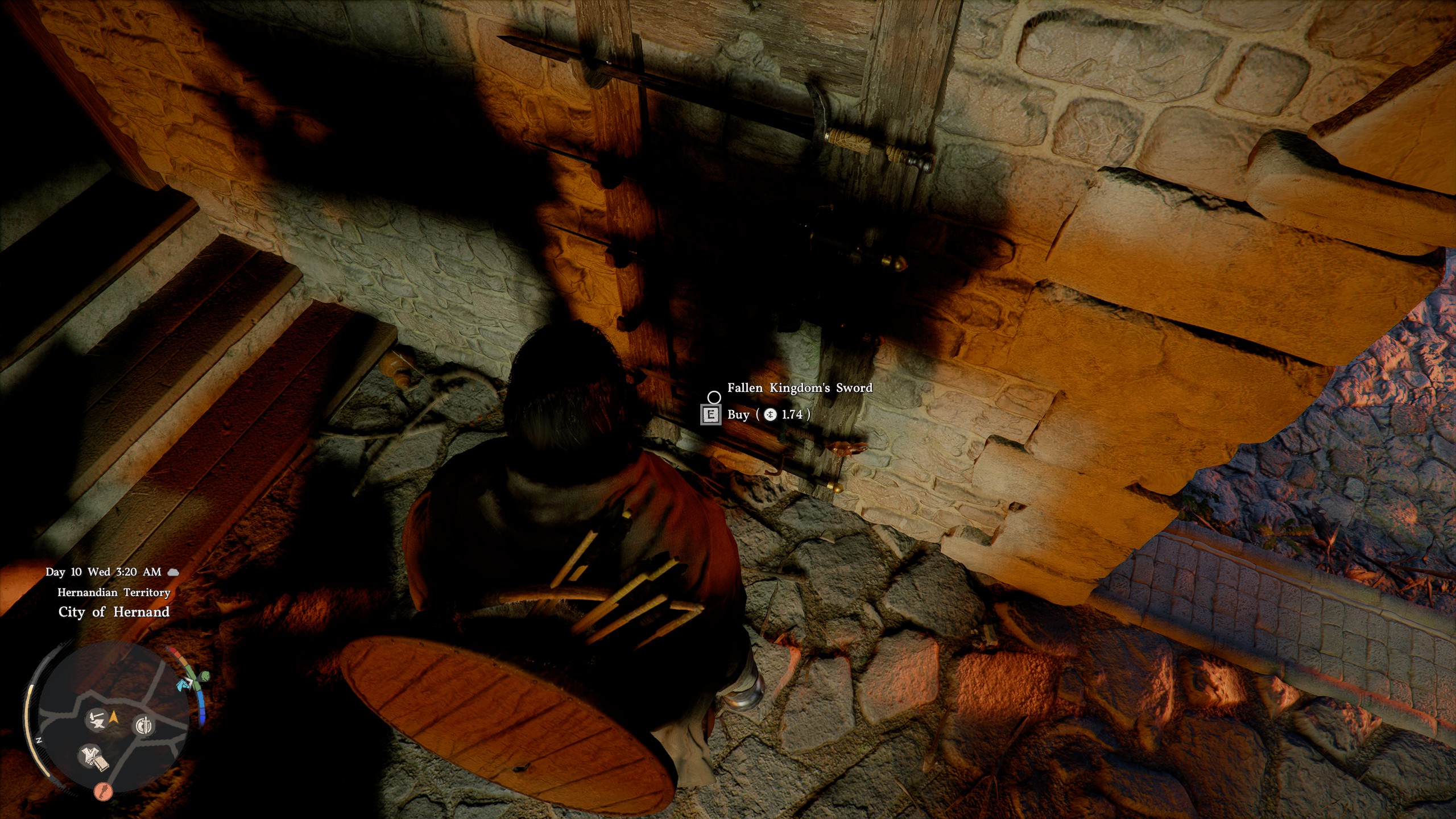
Task: Click the coin icon in the Buy prompt
Action: point(771,415)
